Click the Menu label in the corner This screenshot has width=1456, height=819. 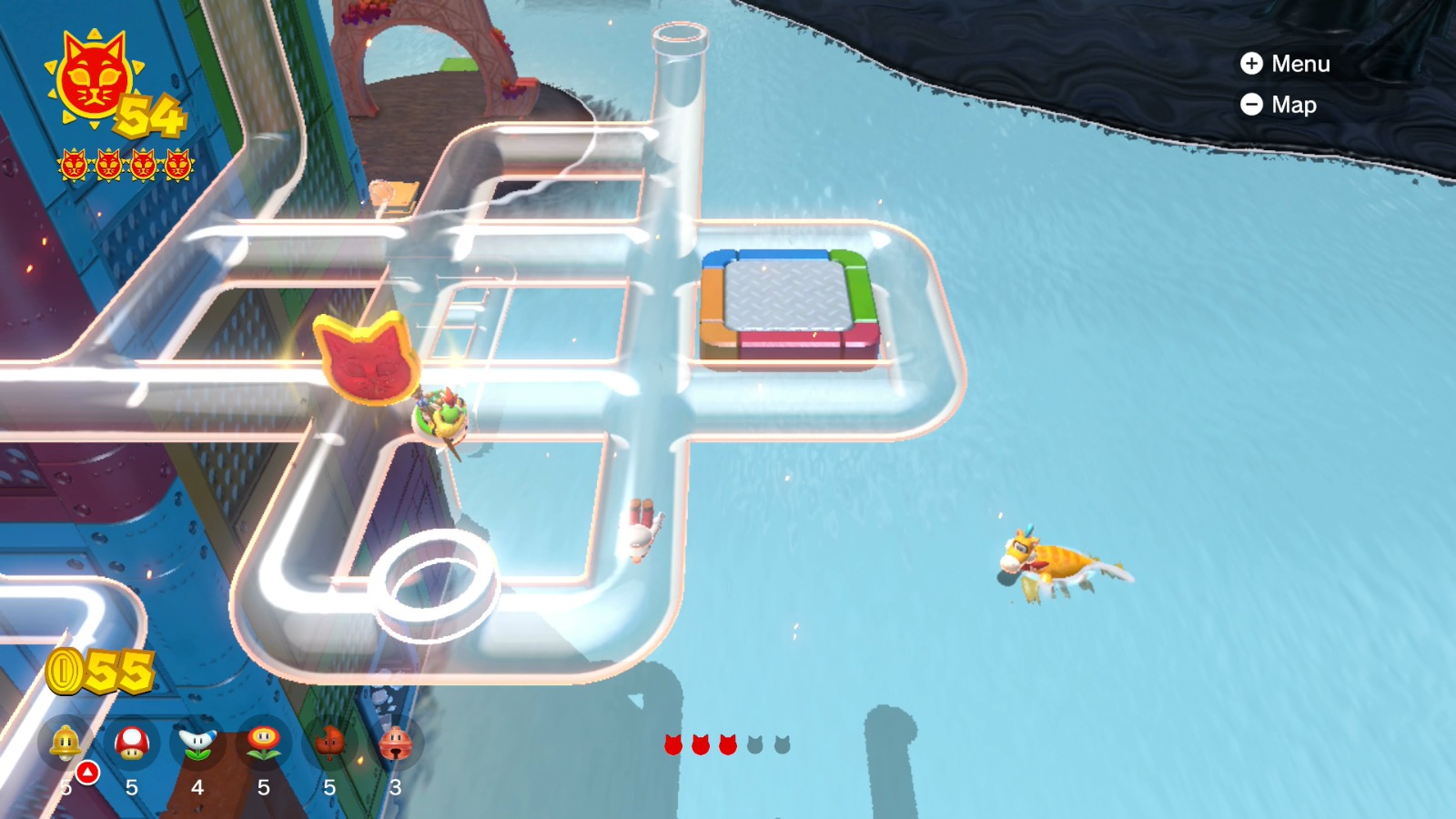tap(1303, 64)
